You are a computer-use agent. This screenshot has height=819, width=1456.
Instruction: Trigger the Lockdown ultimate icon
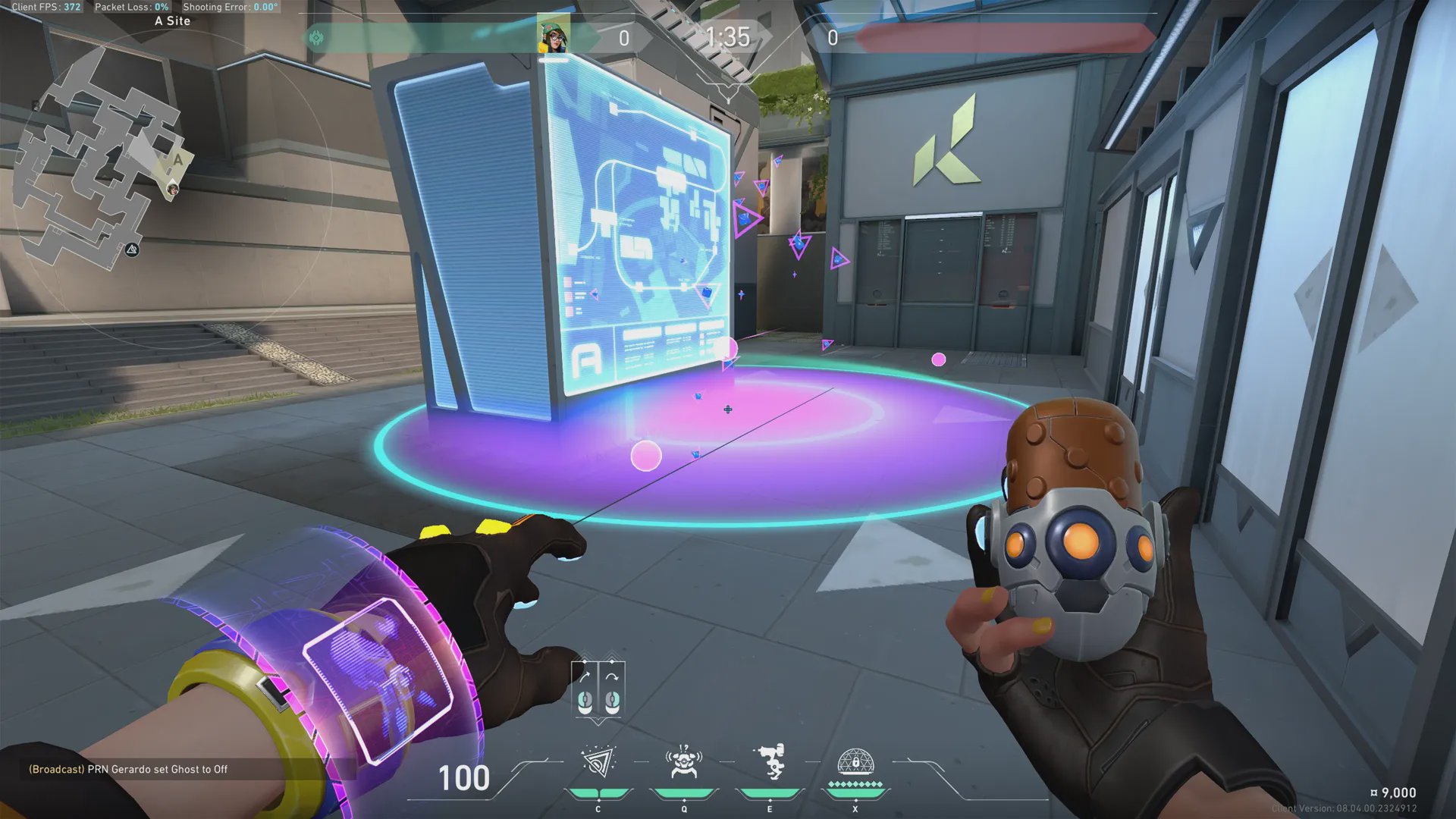pyautogui.click(x=855, y=763)
